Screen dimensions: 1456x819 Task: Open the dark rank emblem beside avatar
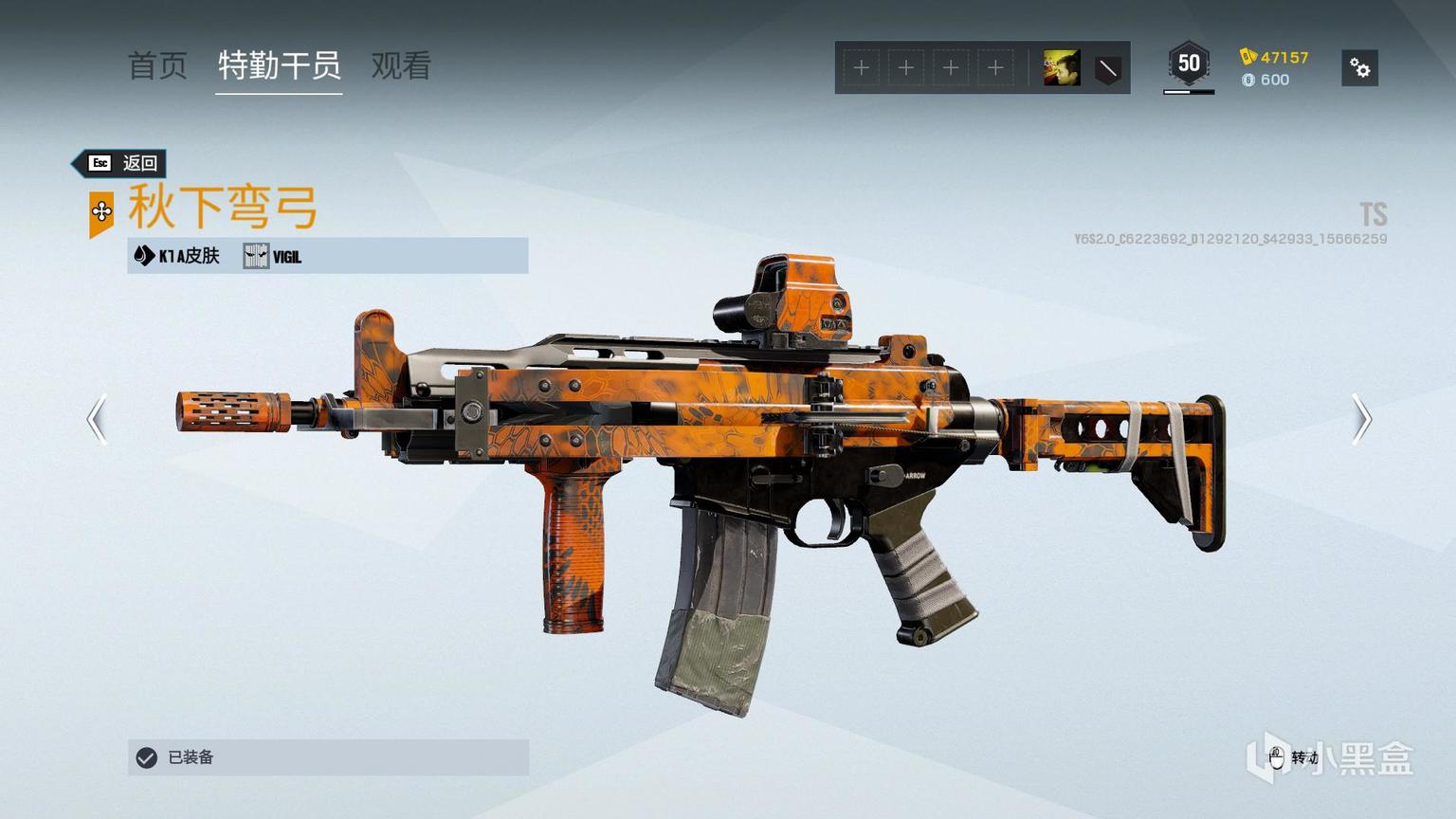click(1107, 68)
